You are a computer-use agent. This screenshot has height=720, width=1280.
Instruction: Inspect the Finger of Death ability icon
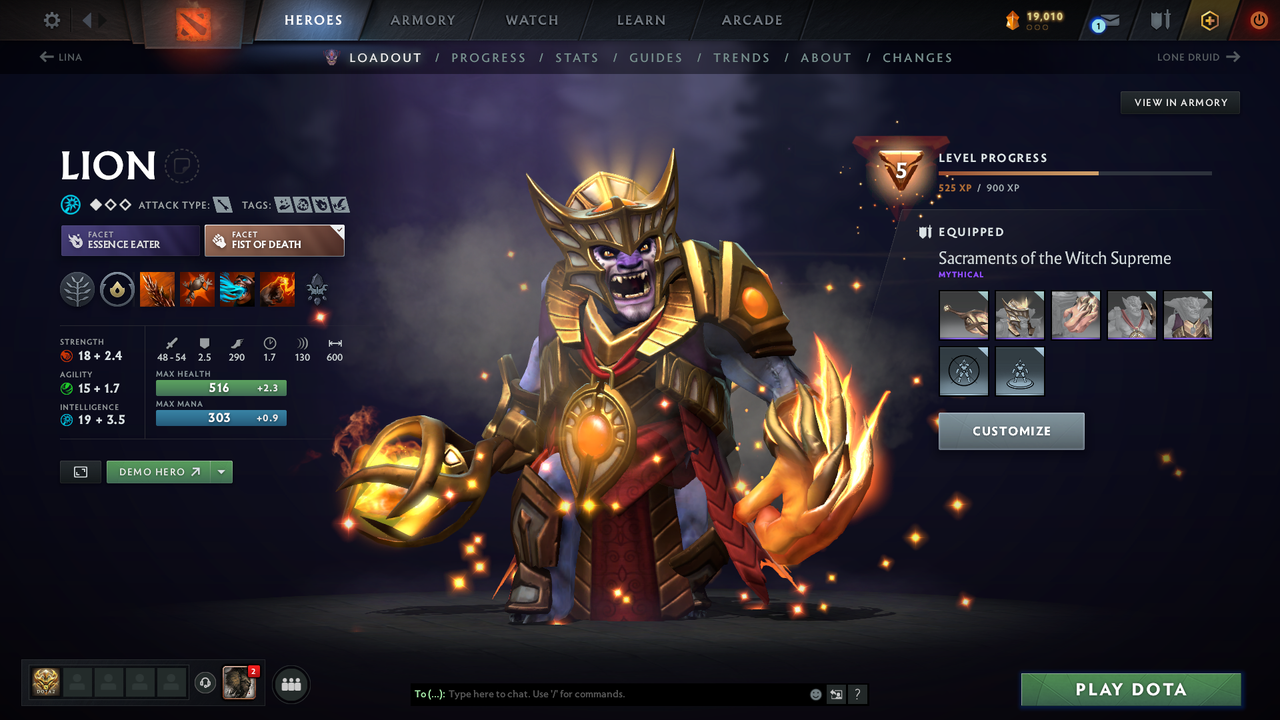(277, 290)
